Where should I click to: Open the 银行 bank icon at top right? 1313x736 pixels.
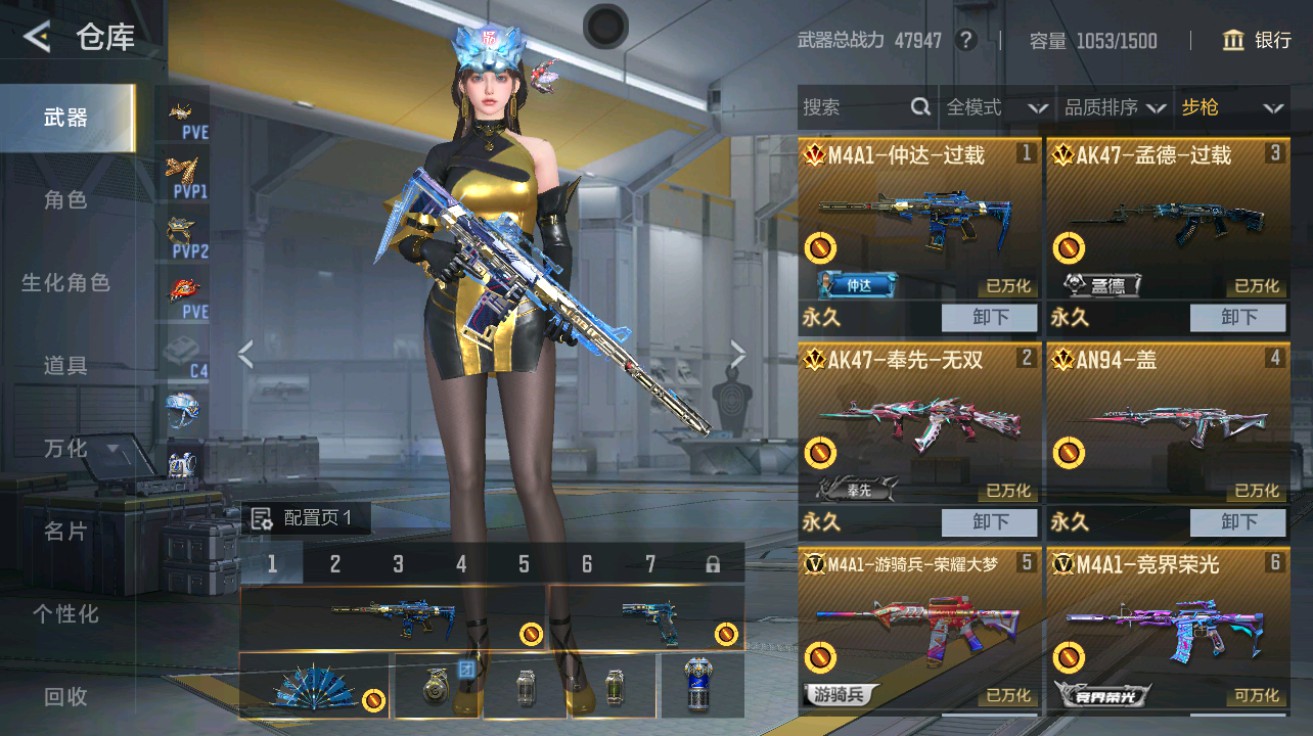tap(1236, 41)
